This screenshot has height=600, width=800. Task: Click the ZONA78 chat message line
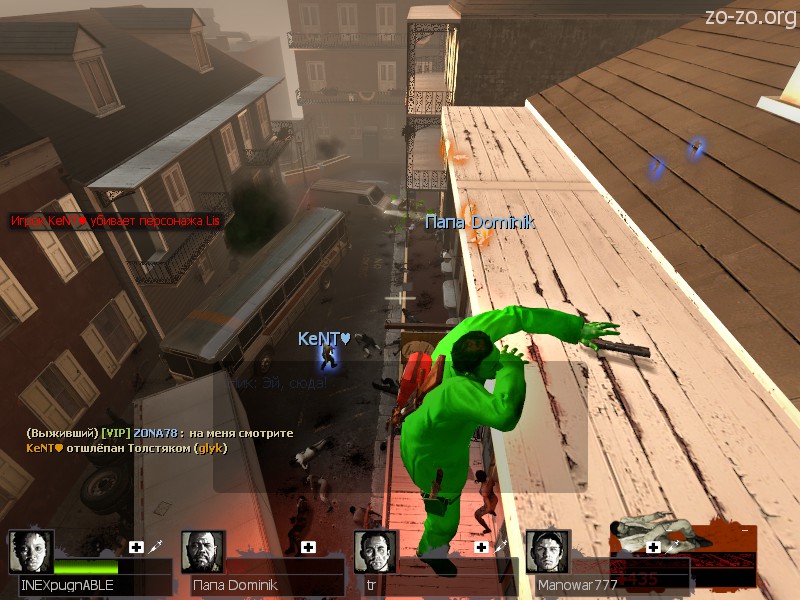click(x=160, y=433)
